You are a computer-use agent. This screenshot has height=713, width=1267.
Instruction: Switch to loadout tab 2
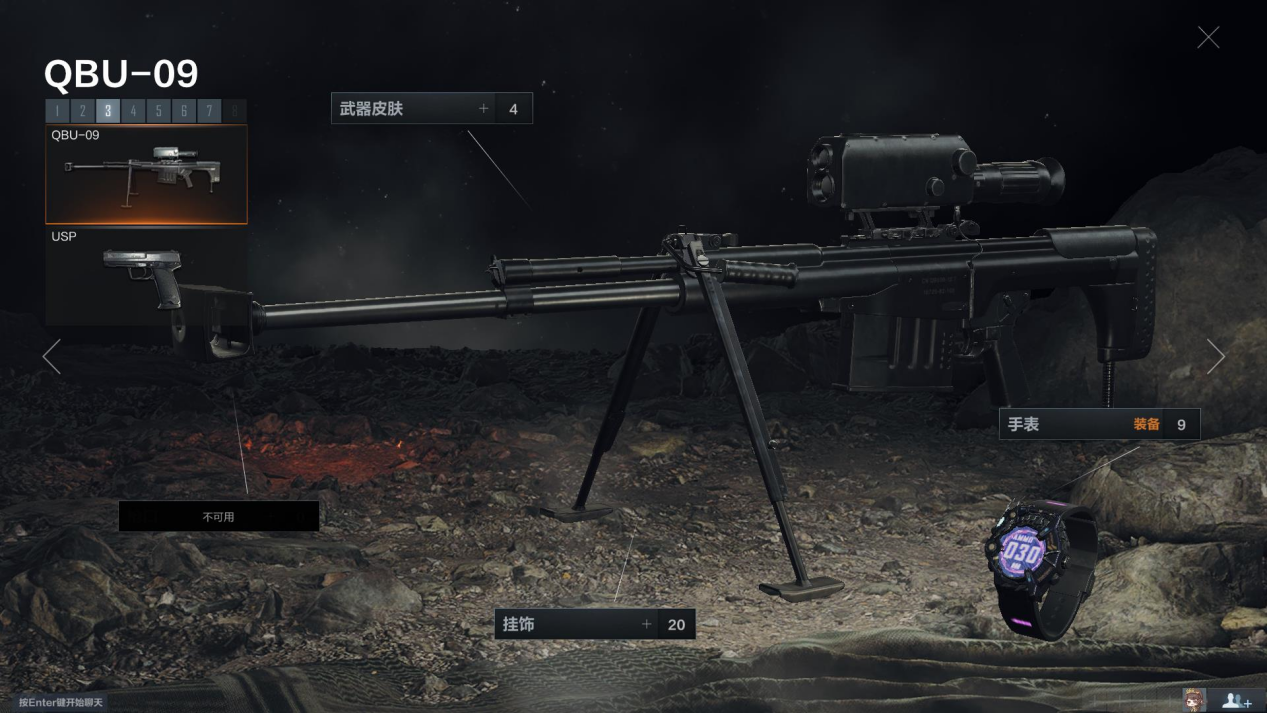[x=82, y=111]
